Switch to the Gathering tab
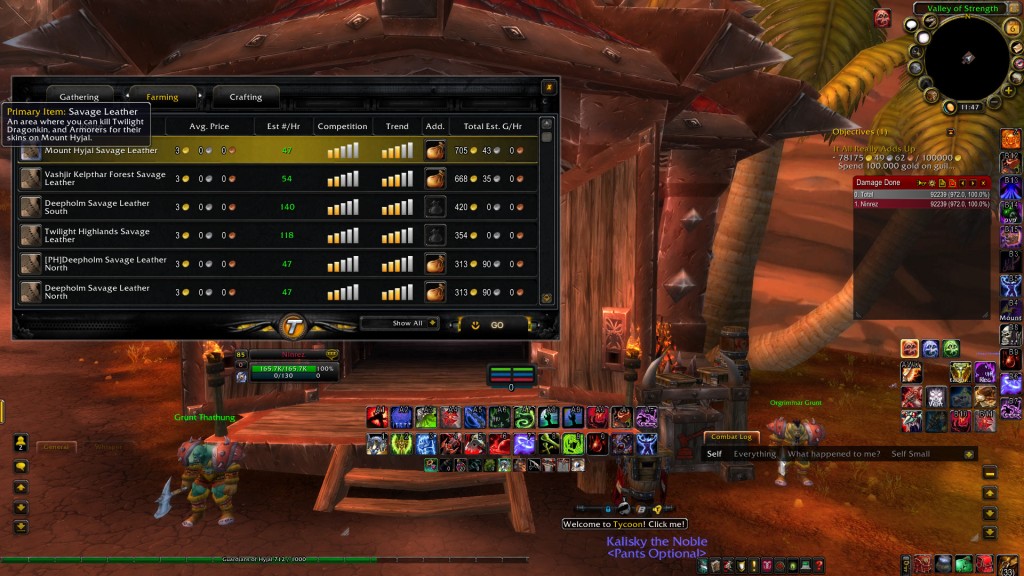 79,97
